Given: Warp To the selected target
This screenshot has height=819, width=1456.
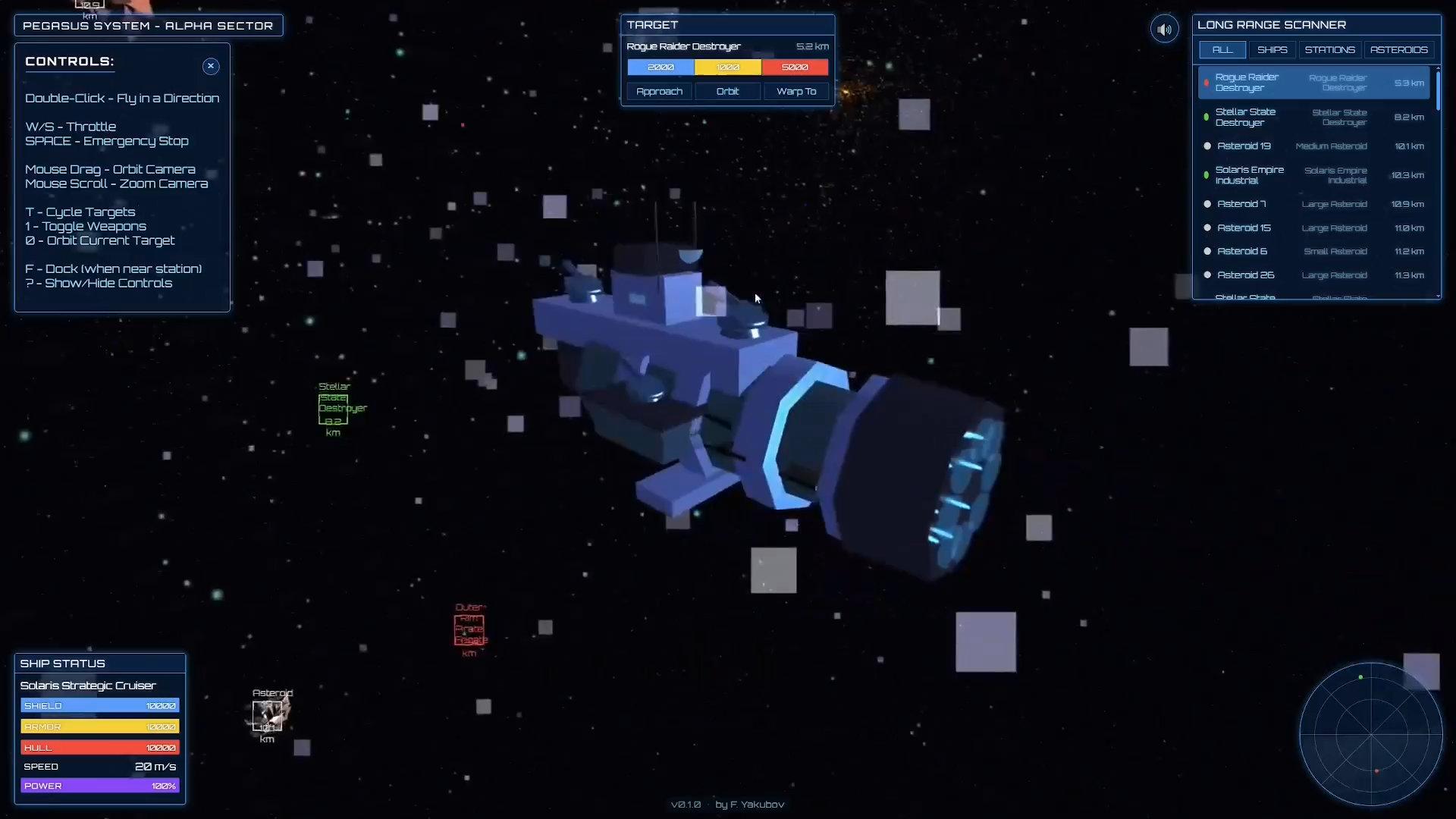Looking at the screenshot, I should coord(796,91).
